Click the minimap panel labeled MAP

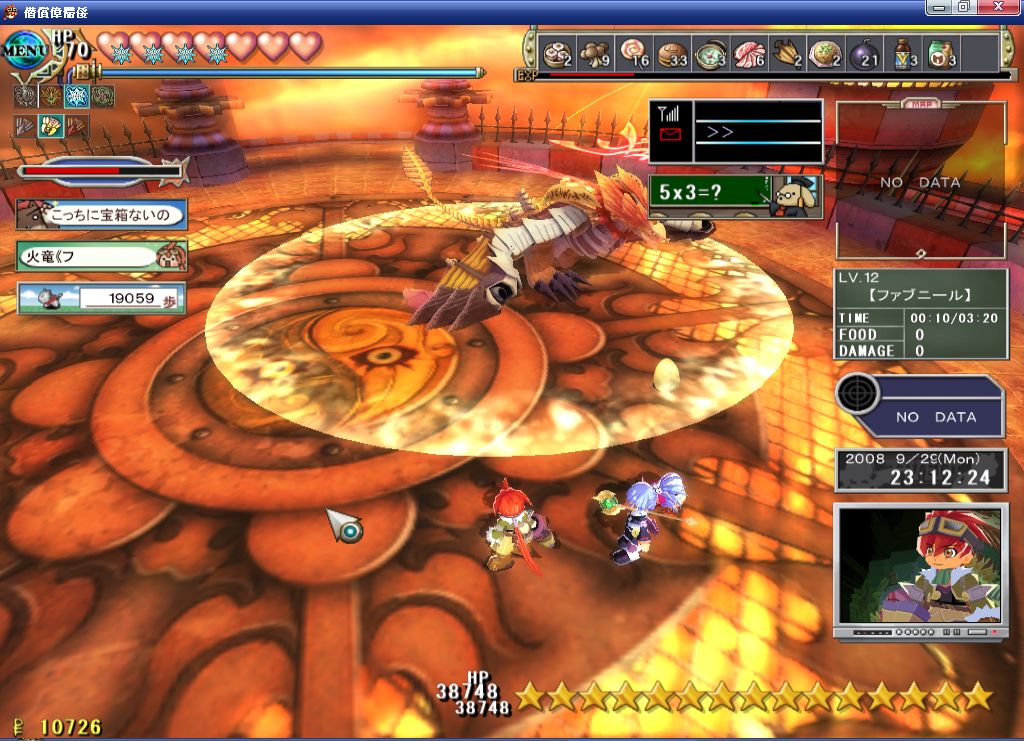tap(920, 180)
